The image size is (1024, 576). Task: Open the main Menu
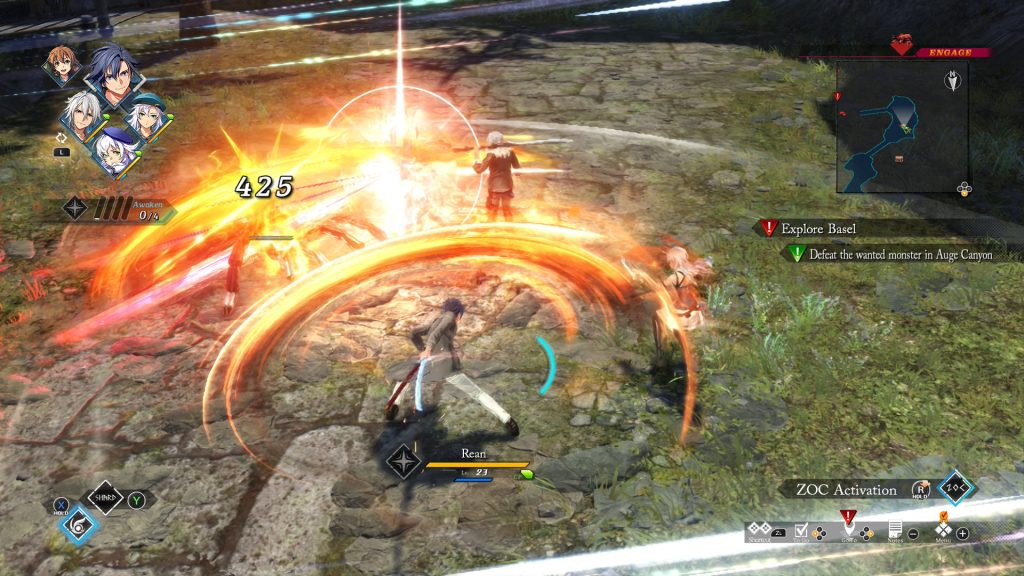click(x=943, y=528)
